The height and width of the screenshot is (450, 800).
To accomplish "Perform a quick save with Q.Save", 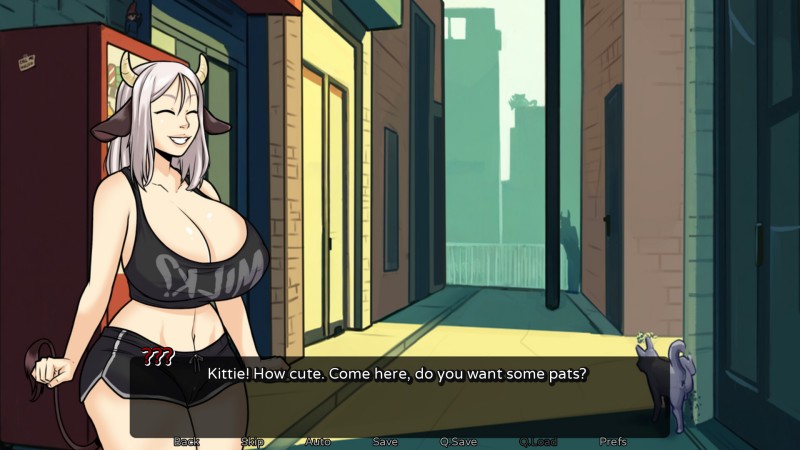I will [458, 441].
